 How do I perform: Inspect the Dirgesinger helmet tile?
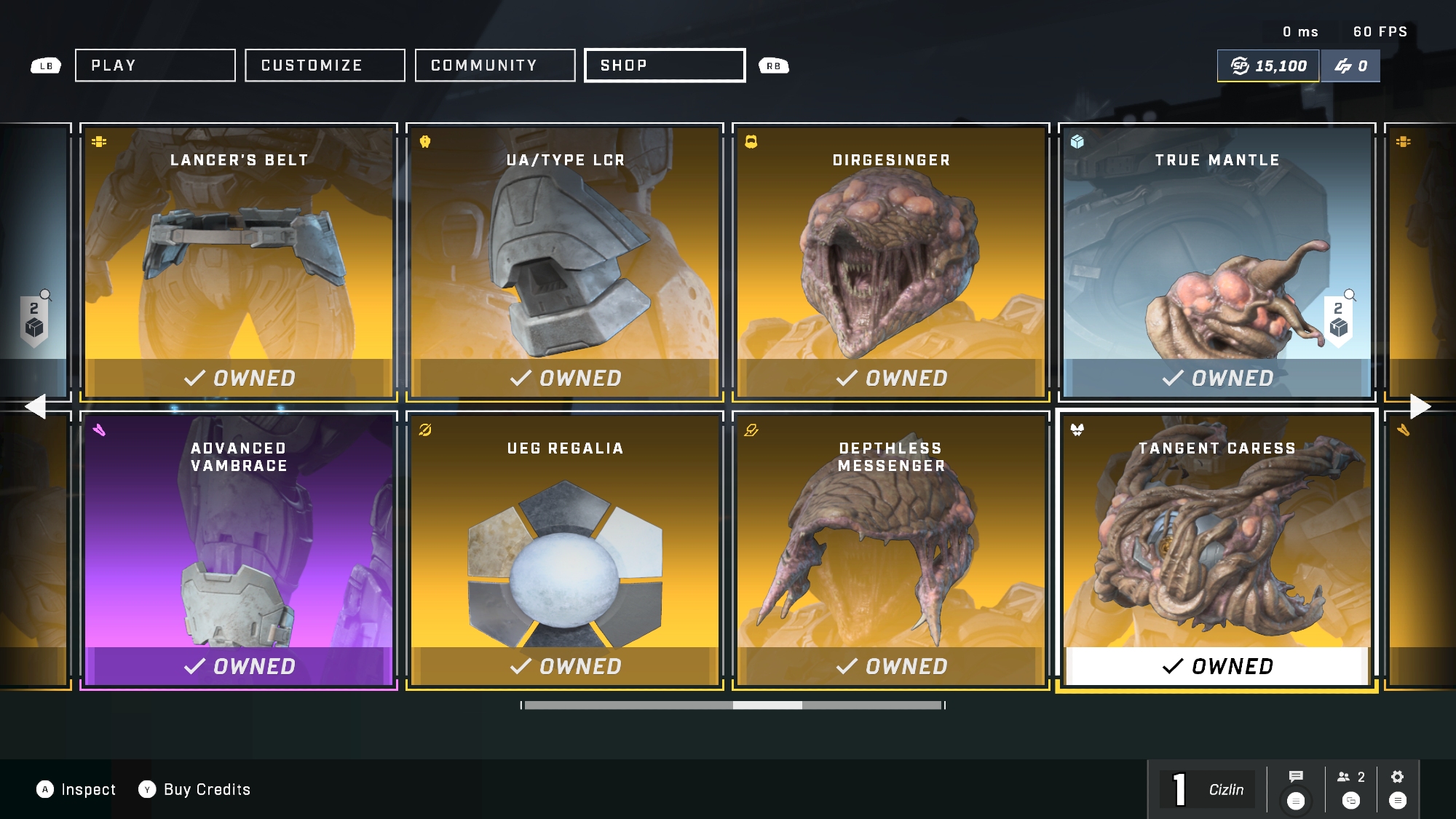point(891,262)
